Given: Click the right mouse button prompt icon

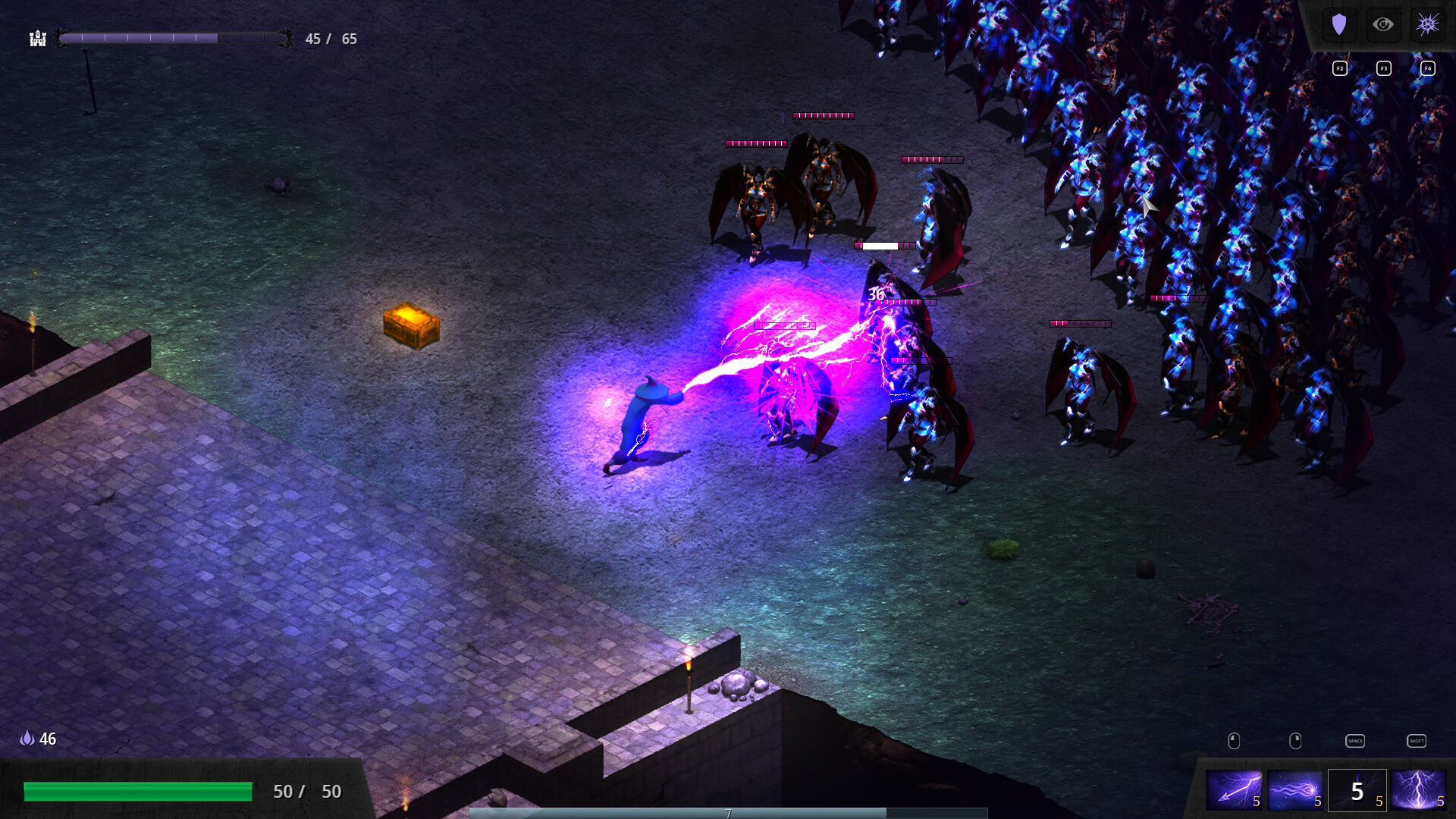Looking at the screenshot, I should click(1294, 740).
